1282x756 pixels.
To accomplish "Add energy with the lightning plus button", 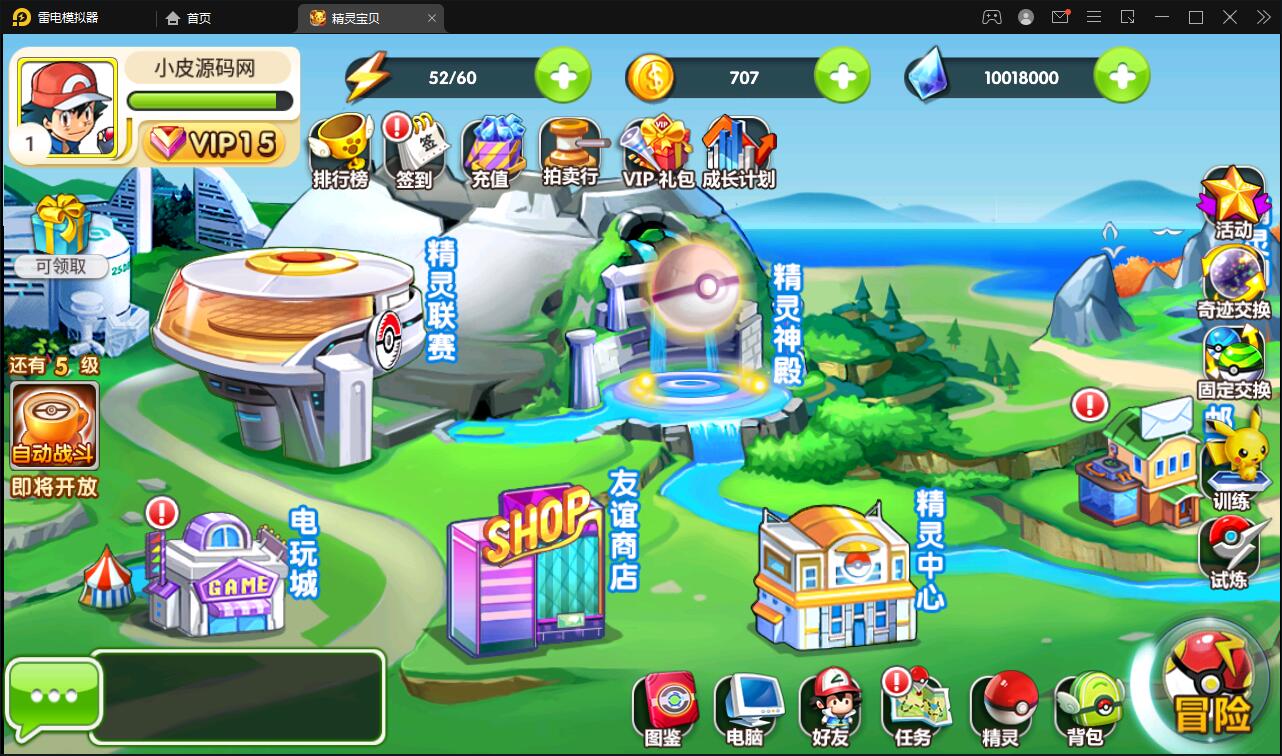I will coord(563,77).
